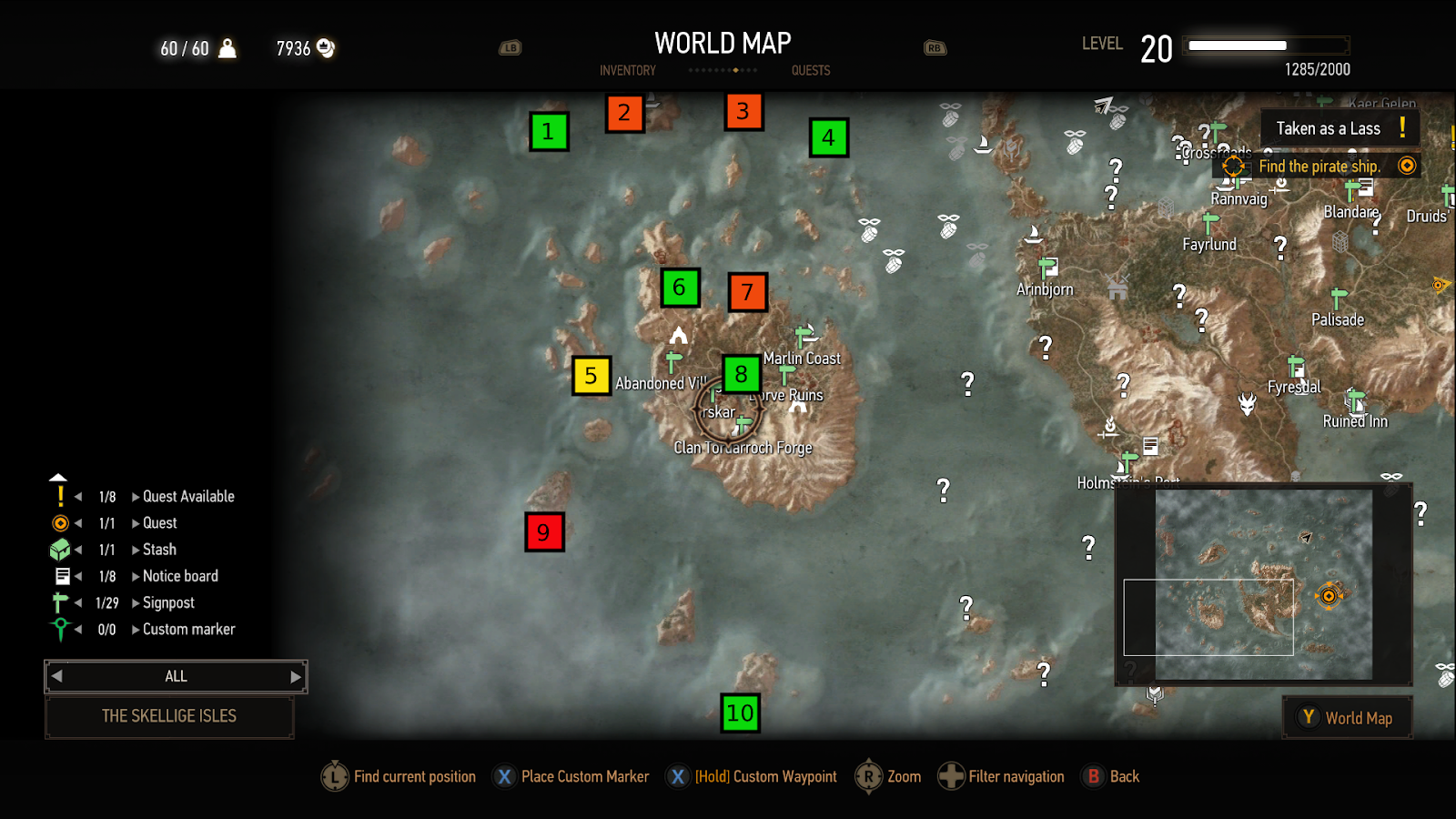
Task: Switch to the INVENTORY tab
Action: pyautogui.click(x=627, y=70)
